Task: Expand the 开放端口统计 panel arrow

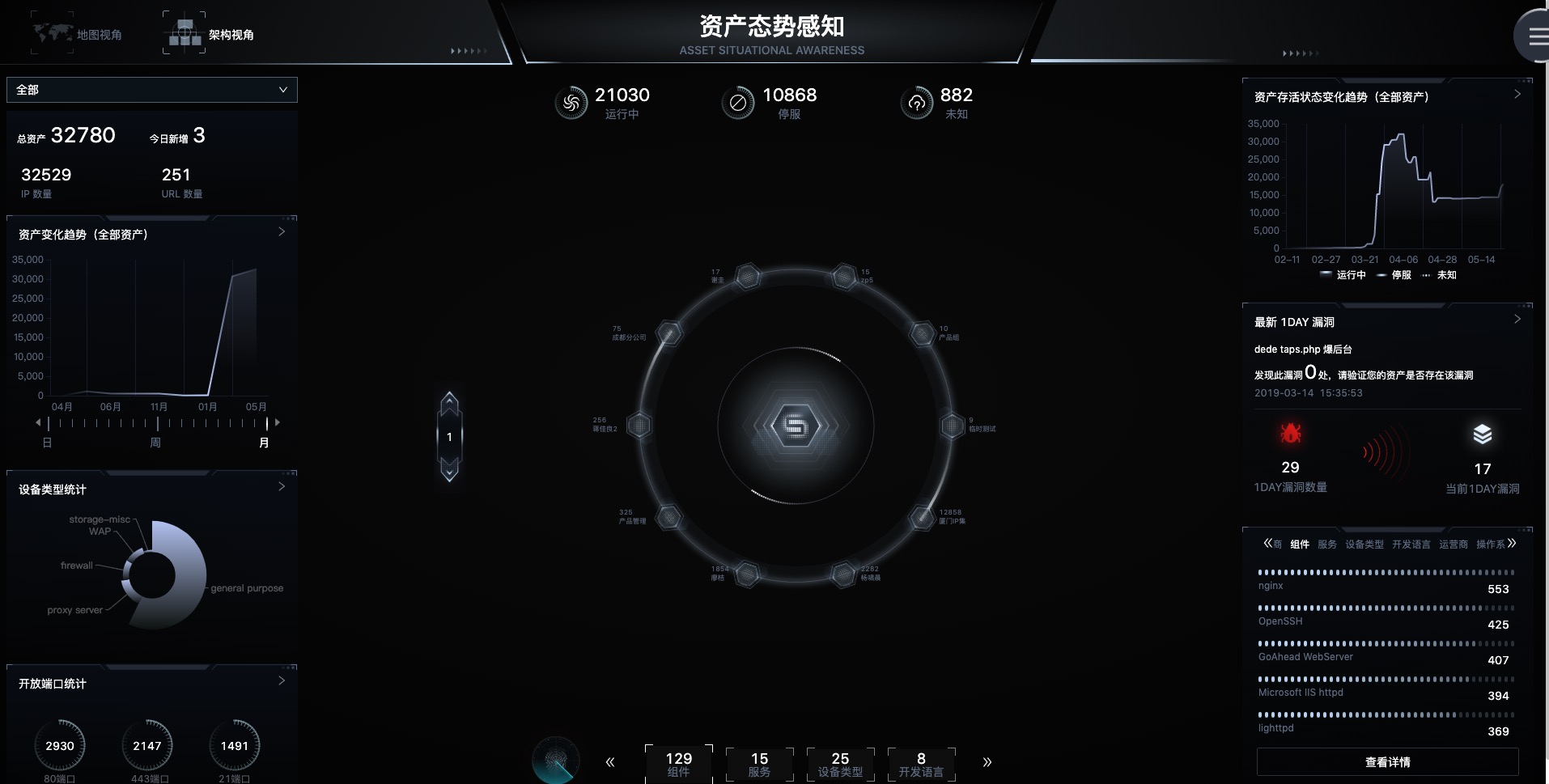Action: (x=282, y=681)
